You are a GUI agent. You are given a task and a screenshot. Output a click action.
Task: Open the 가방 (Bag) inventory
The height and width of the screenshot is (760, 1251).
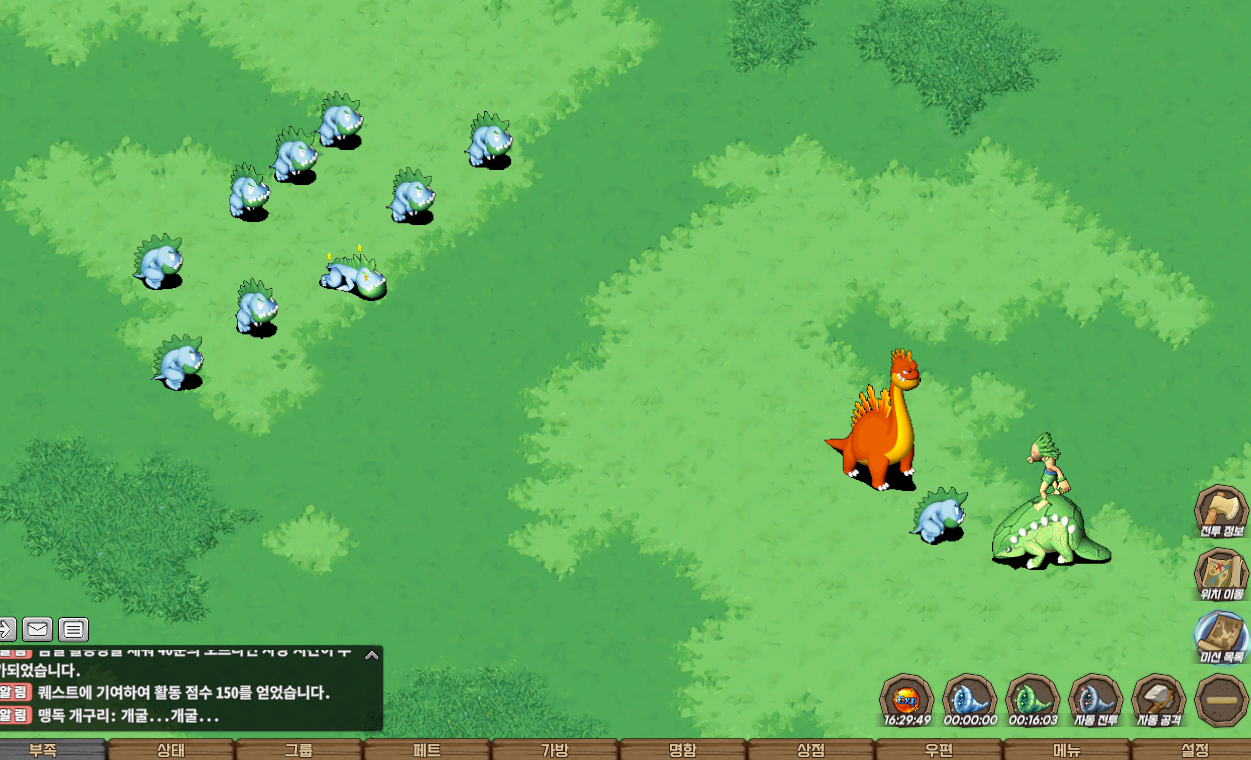(554, 750)
